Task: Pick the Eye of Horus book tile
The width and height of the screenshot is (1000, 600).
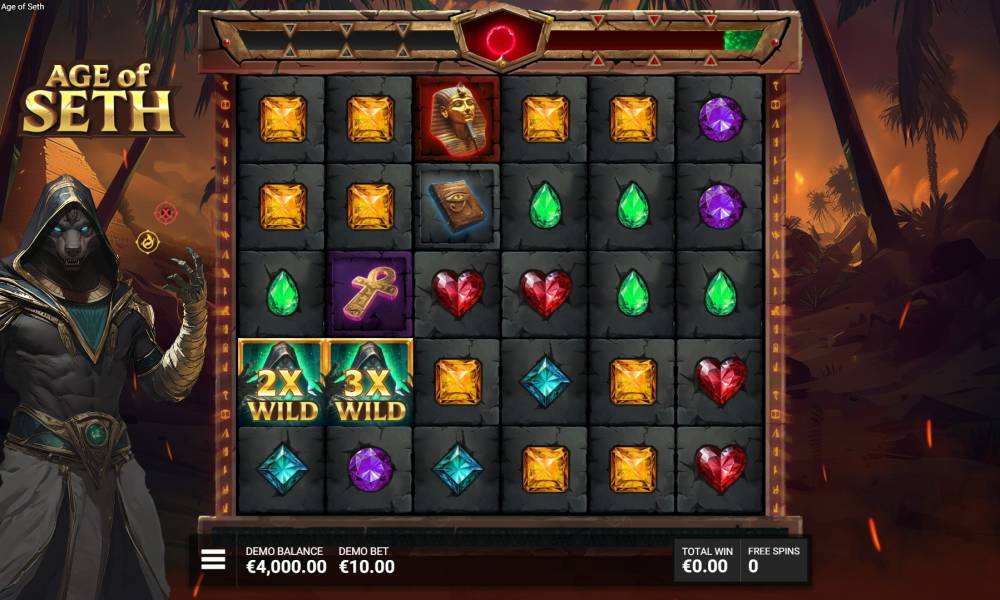Action: click(458, 206)
